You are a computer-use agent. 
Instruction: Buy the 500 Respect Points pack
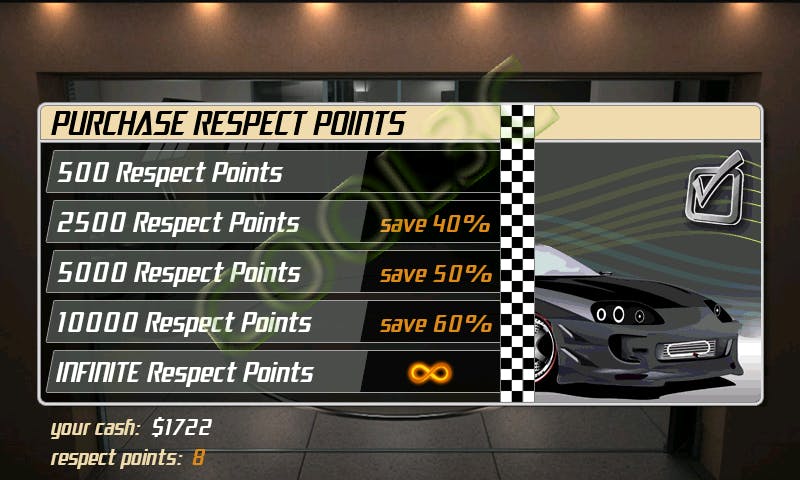(x=270, y=172)
